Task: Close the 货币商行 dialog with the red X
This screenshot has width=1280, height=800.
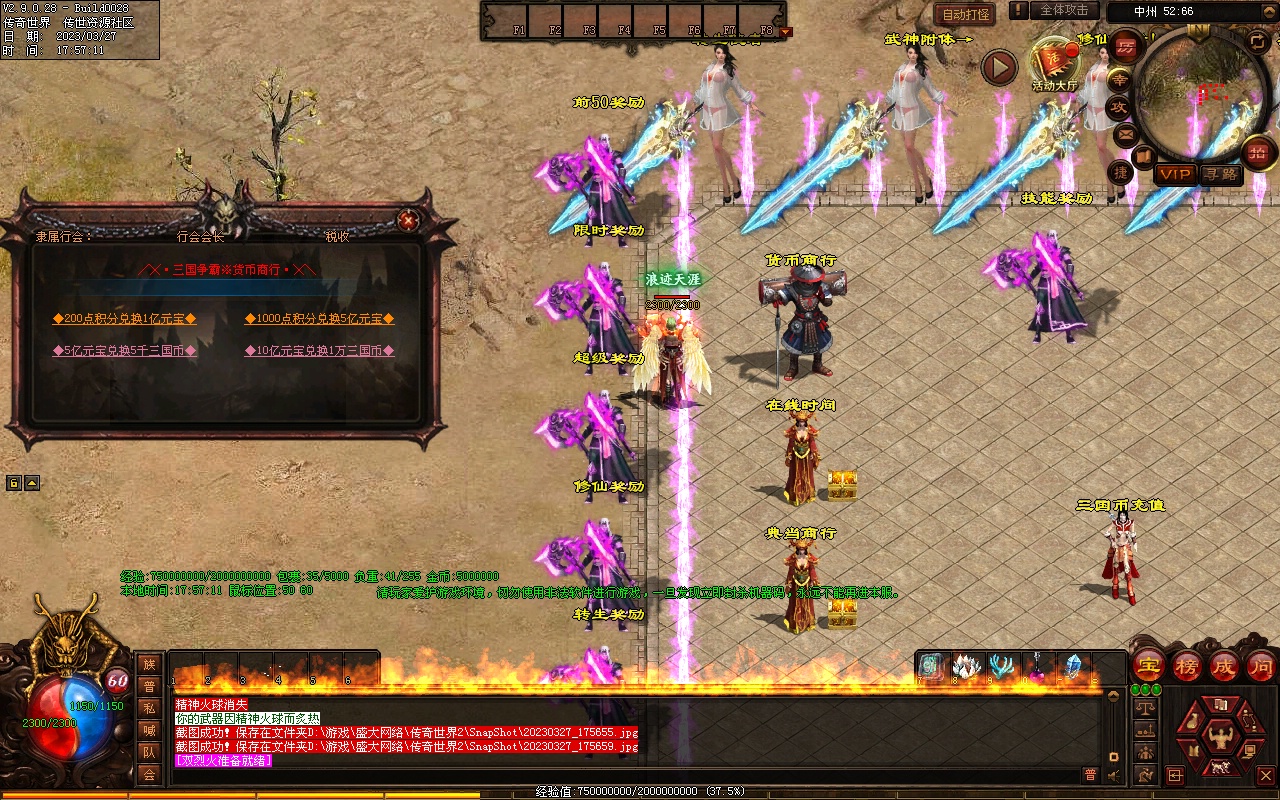Action: [407, 220]
